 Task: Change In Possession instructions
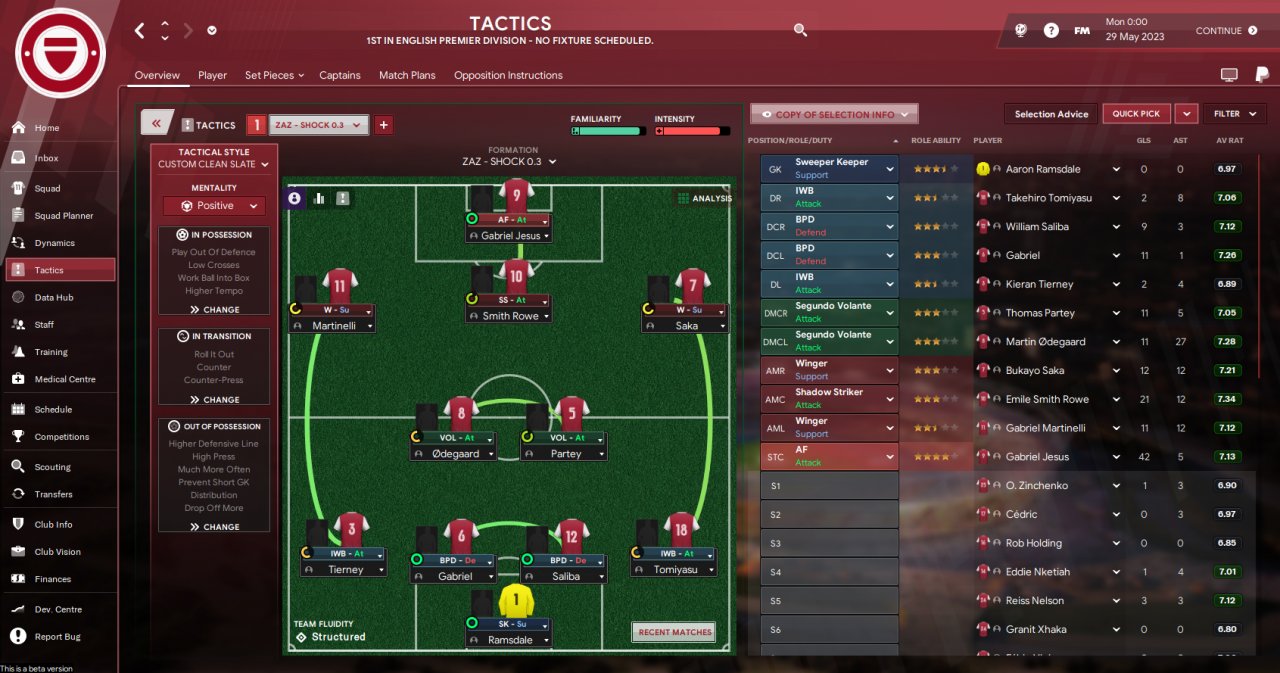214,310
